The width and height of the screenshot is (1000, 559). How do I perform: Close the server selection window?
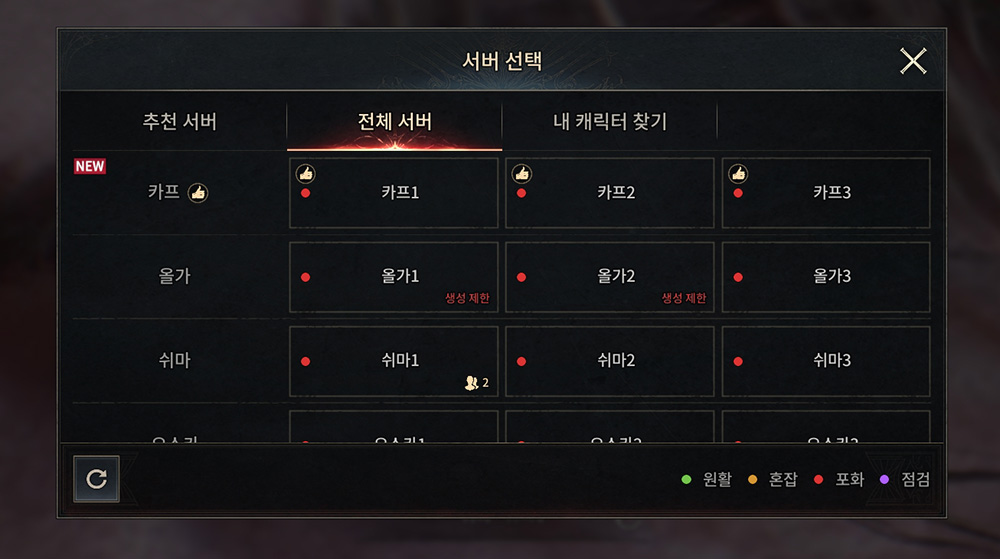[x=913, y=61]
